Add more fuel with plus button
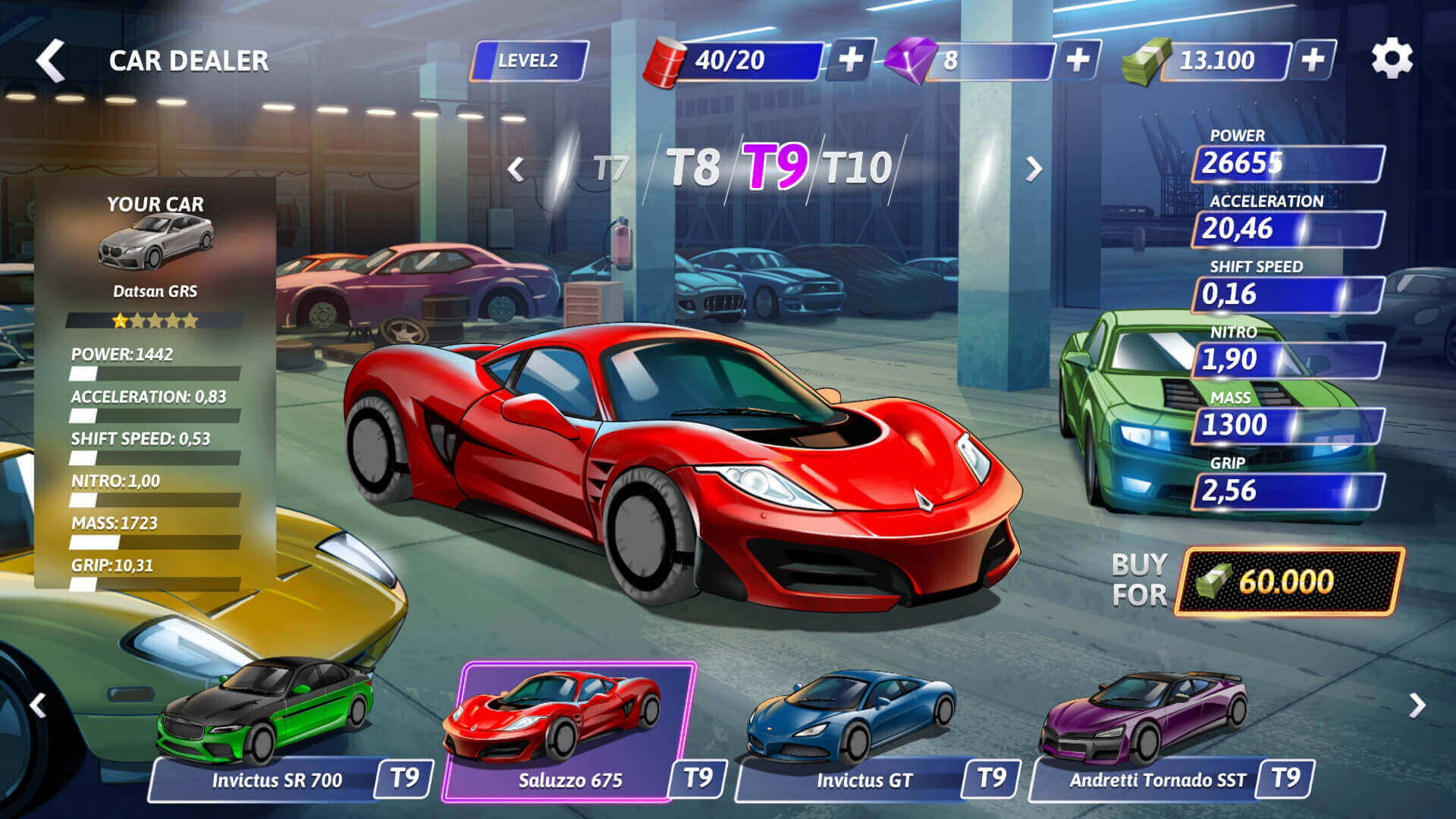Screen dimensions: 1456x819 tap(851, 59)
